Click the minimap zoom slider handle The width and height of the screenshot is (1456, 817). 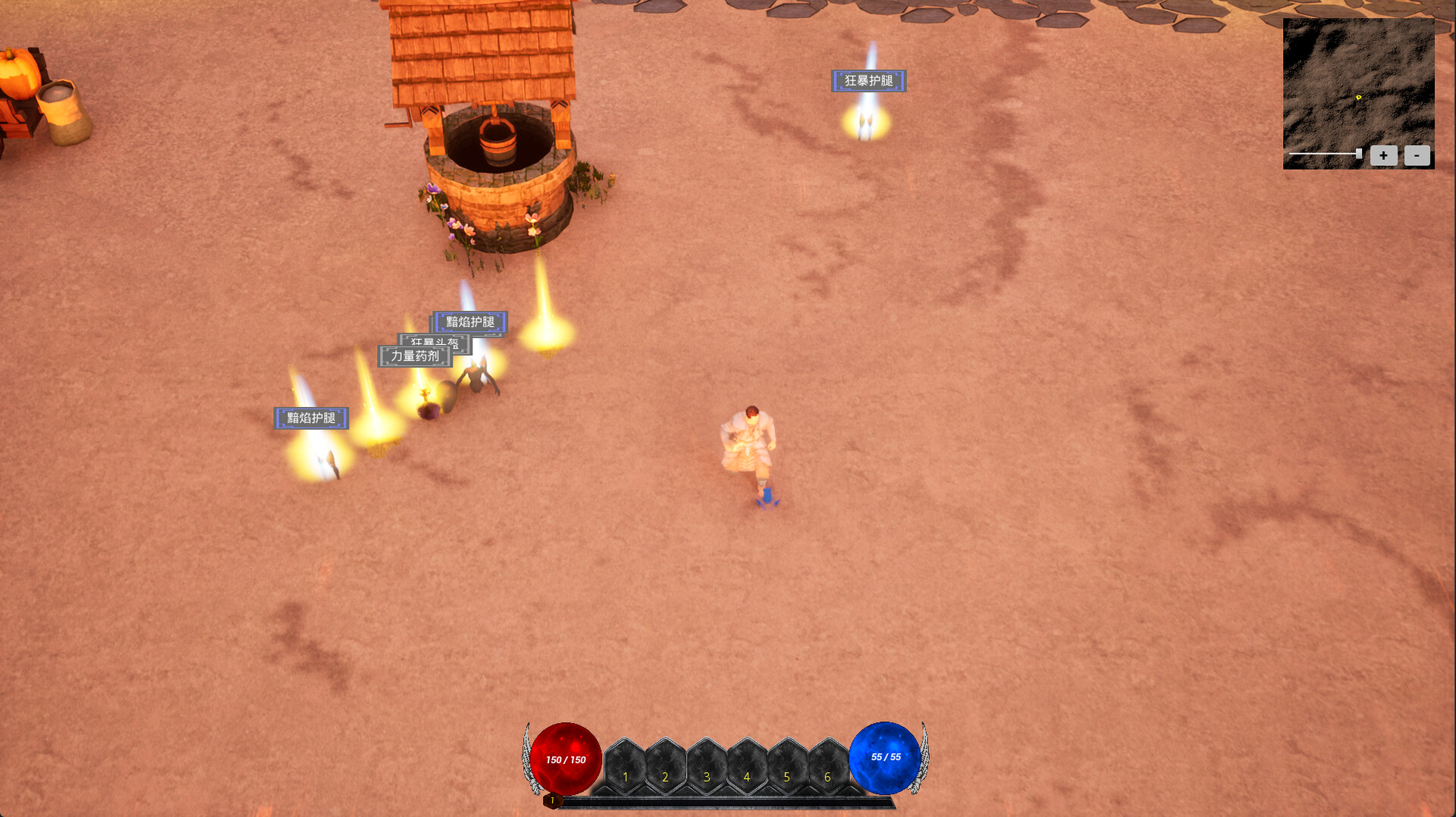(1358, 154)
